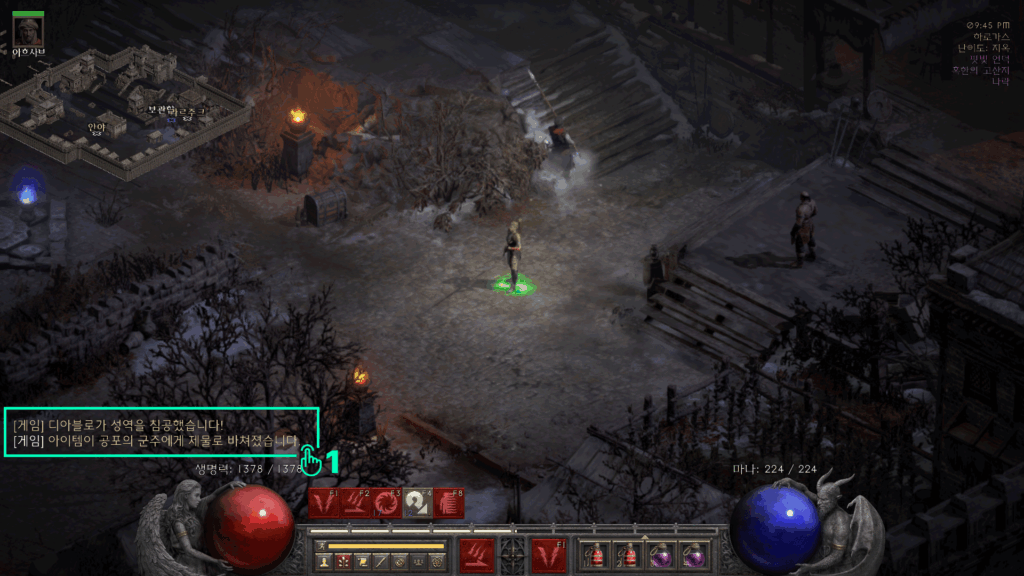Pick the F8 skill icon
Screen dimensions: 1024x576
click(447, 503)
